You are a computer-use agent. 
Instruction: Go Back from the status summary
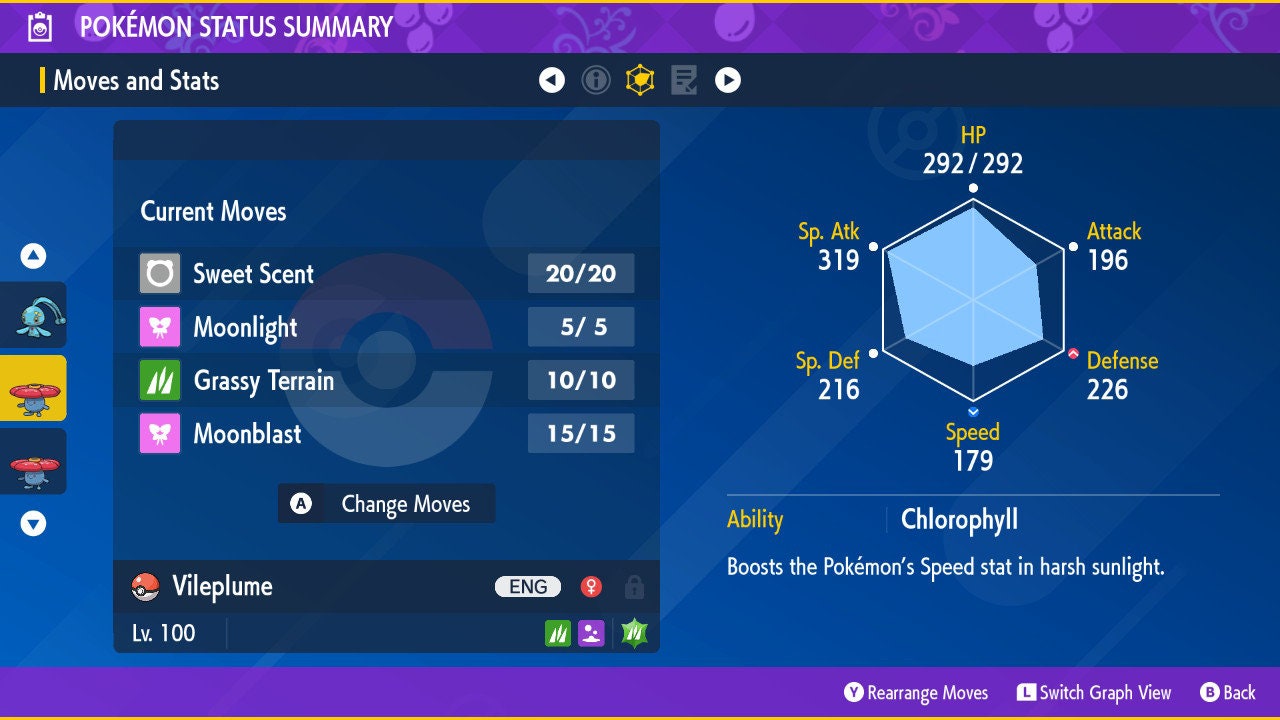tap(1228, 692)
